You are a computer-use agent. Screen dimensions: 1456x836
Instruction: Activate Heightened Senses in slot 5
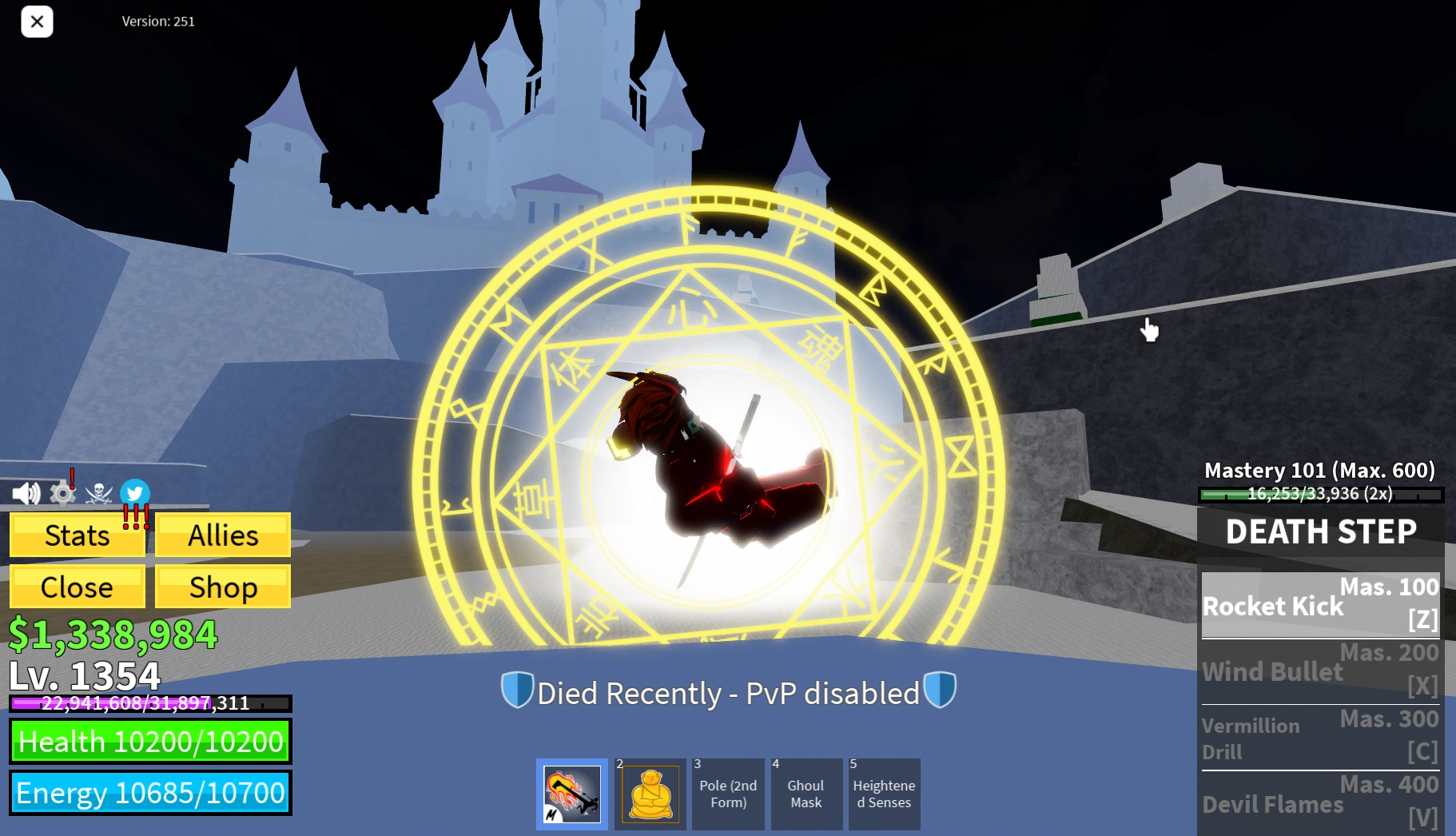[x=884, y=794]
